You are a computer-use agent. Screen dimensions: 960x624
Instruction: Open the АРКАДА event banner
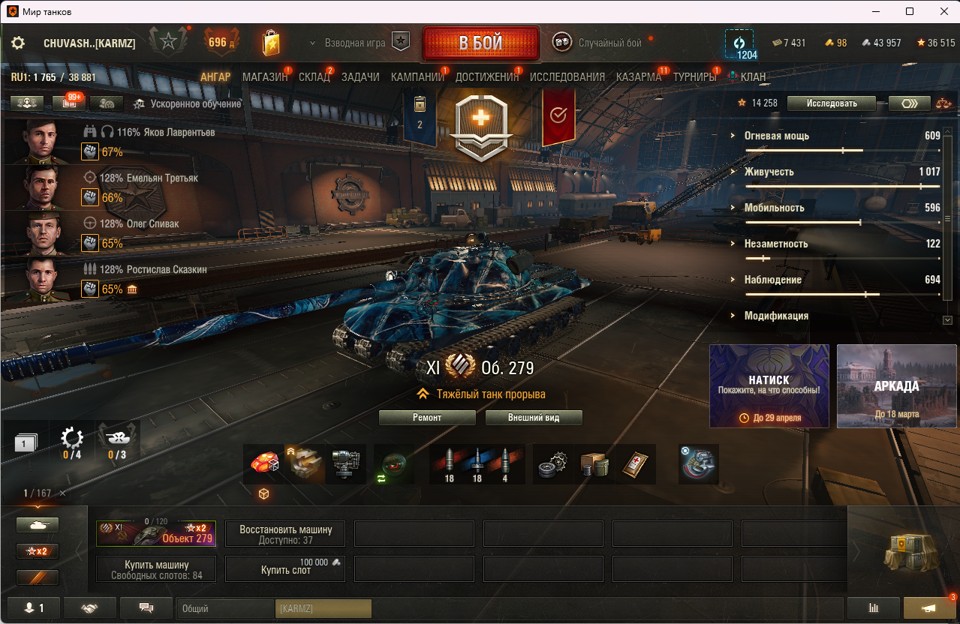[896, 386]
